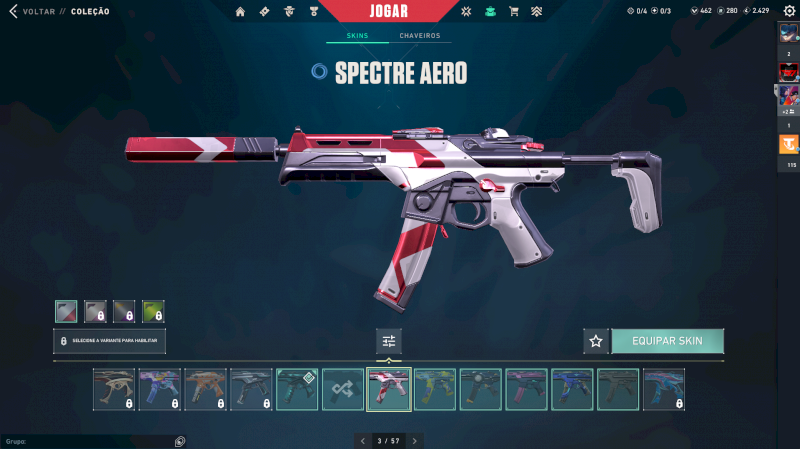
Task: Pick the locked green color variant
Action: [153, 311]
